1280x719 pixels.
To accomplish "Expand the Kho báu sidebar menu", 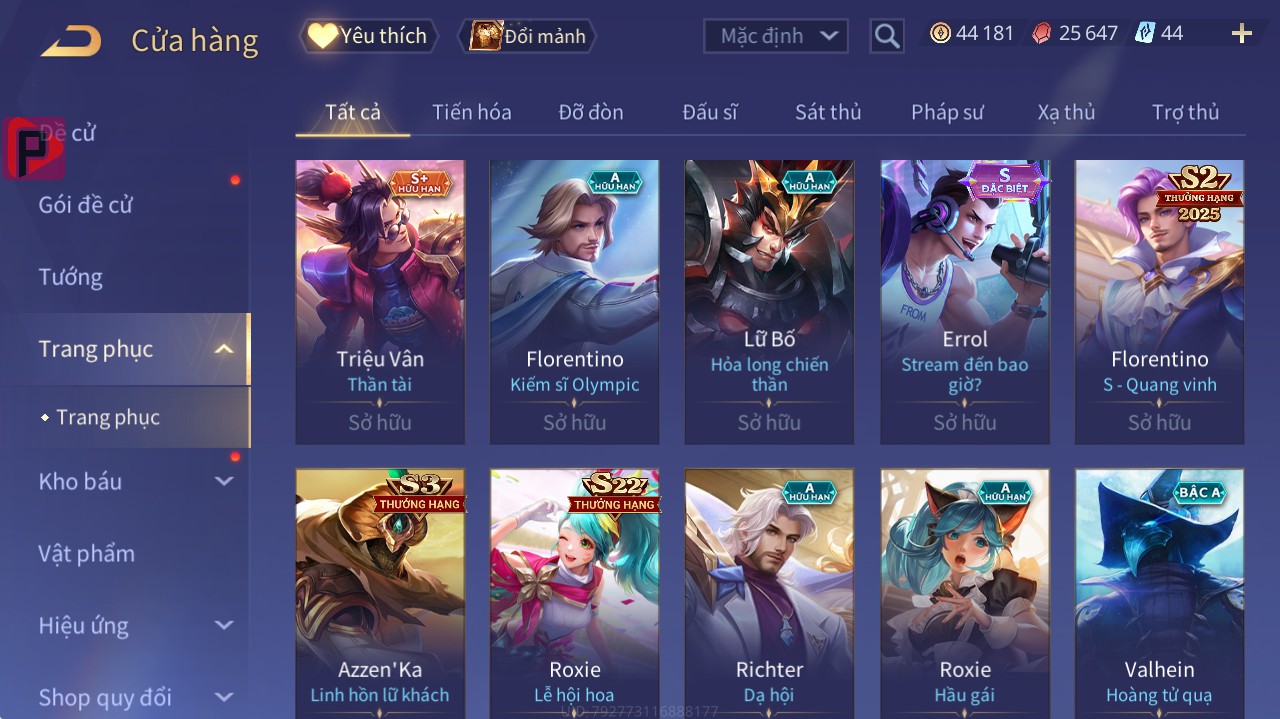I will (x=136, y=482).
